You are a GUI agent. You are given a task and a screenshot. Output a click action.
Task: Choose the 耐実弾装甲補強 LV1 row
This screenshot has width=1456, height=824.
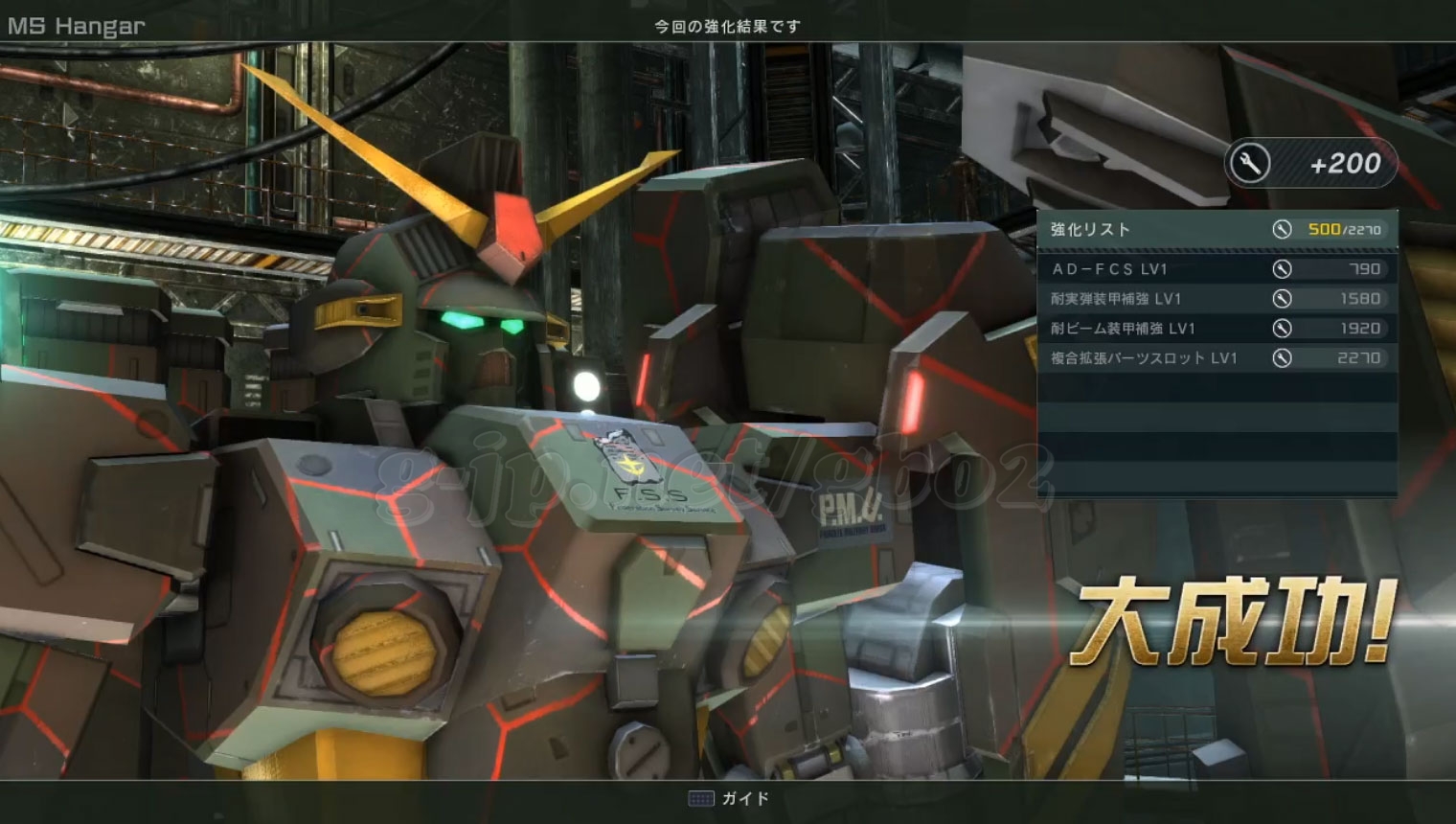1217,299
